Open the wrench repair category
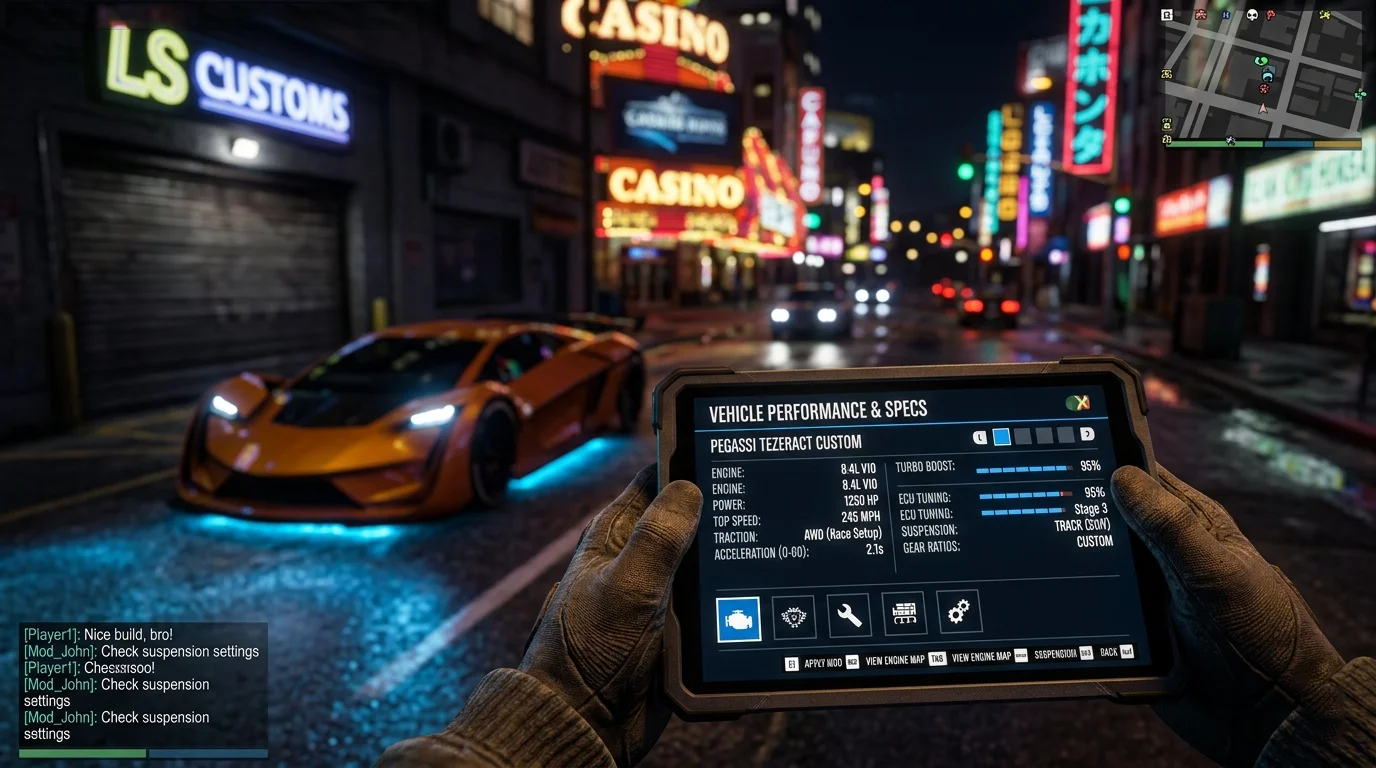 [849, 616]
